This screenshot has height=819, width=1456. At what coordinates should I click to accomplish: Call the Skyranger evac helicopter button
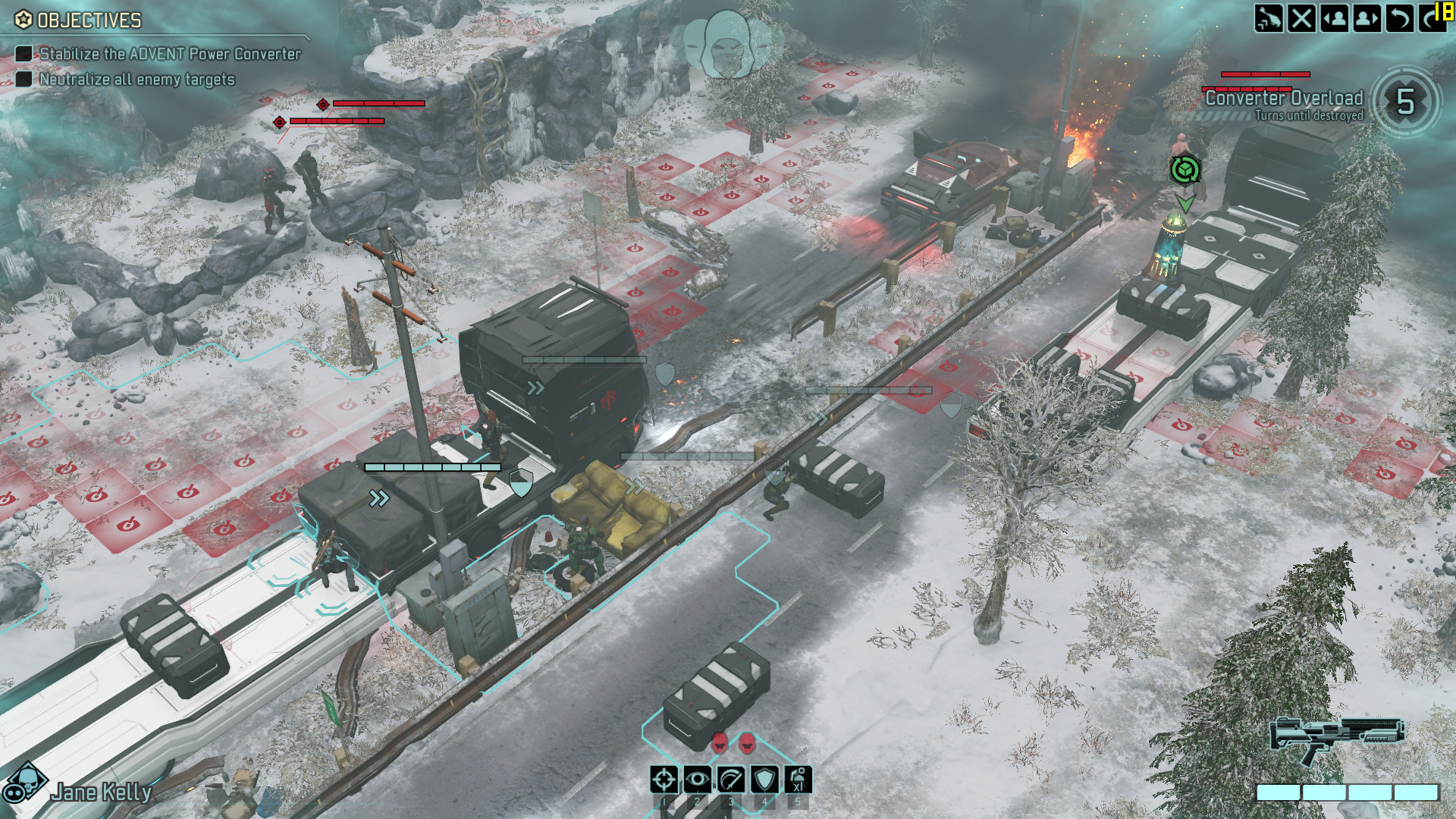point(1268,18)
